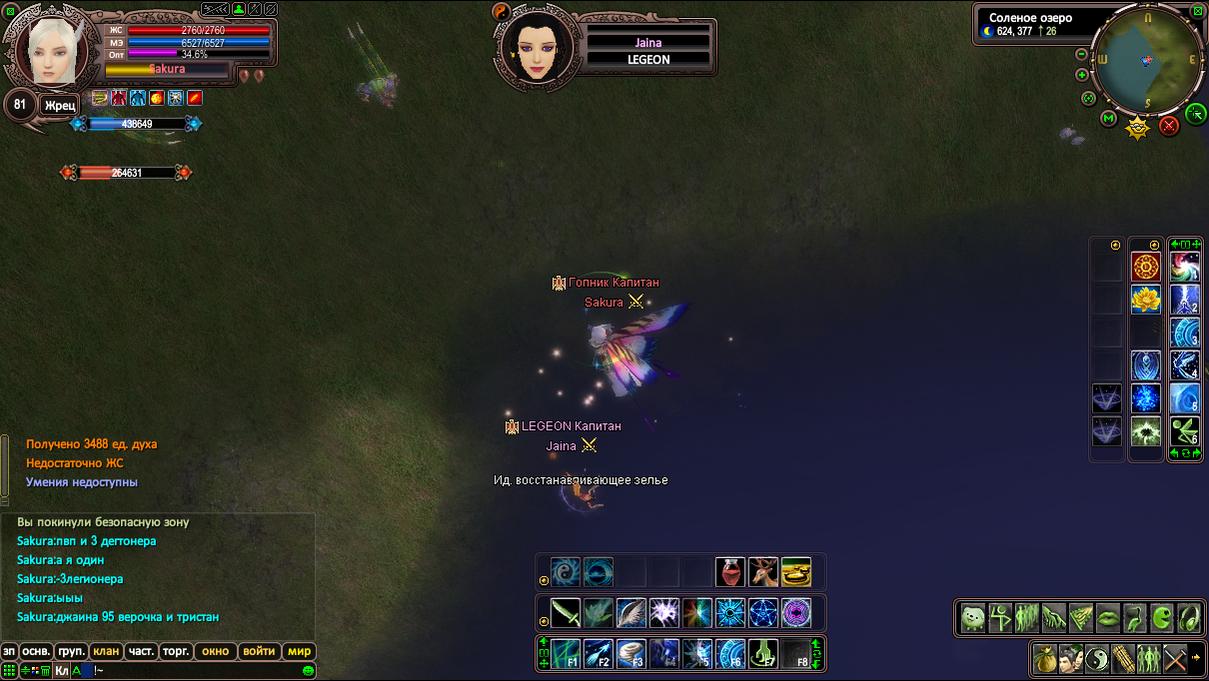The height and width of the screenshot is (681, 1209).
Task: Use the red potion flask slot
Action: [x=730, y=572]
